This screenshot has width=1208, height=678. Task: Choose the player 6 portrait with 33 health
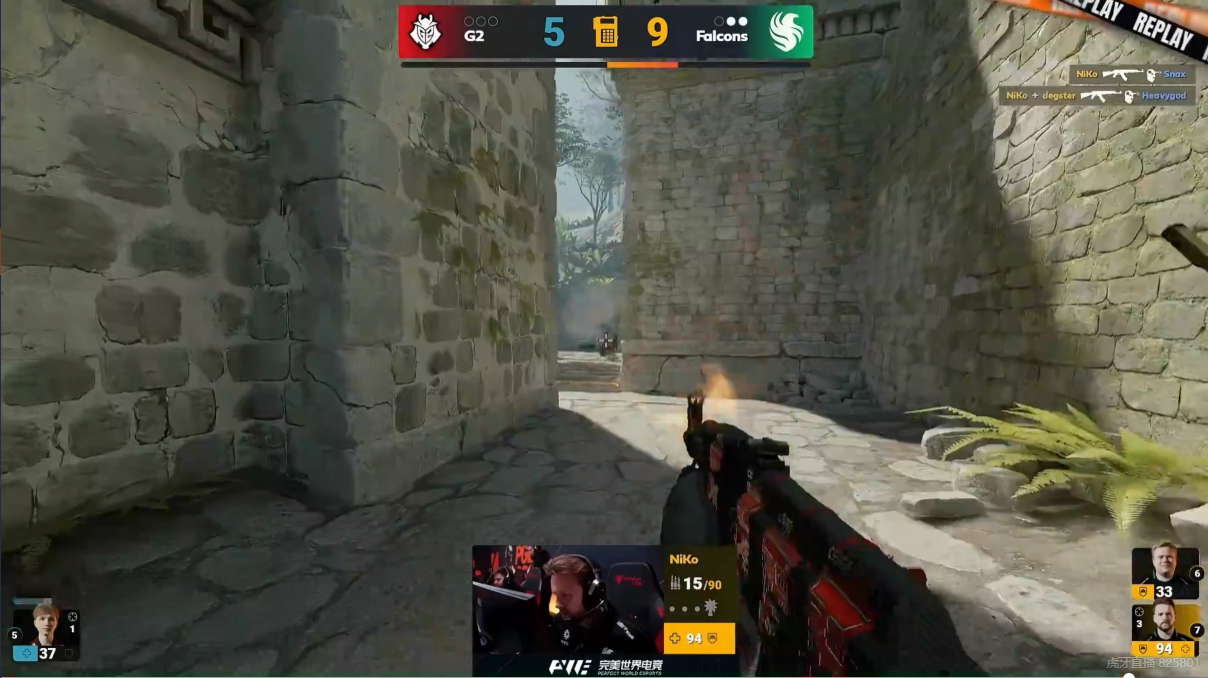(1165, 573)
